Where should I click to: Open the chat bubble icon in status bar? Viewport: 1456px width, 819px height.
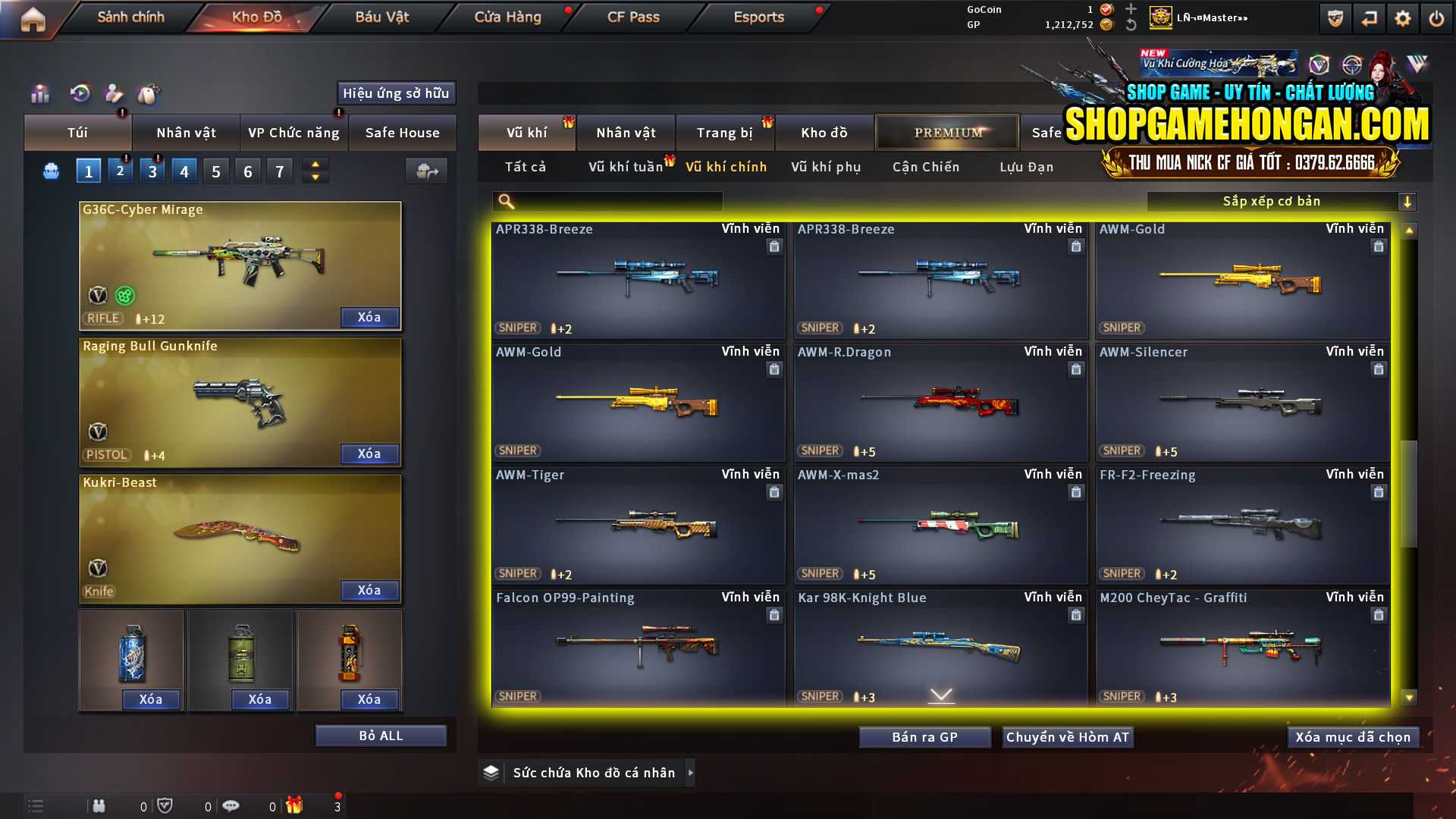(231, 805)
